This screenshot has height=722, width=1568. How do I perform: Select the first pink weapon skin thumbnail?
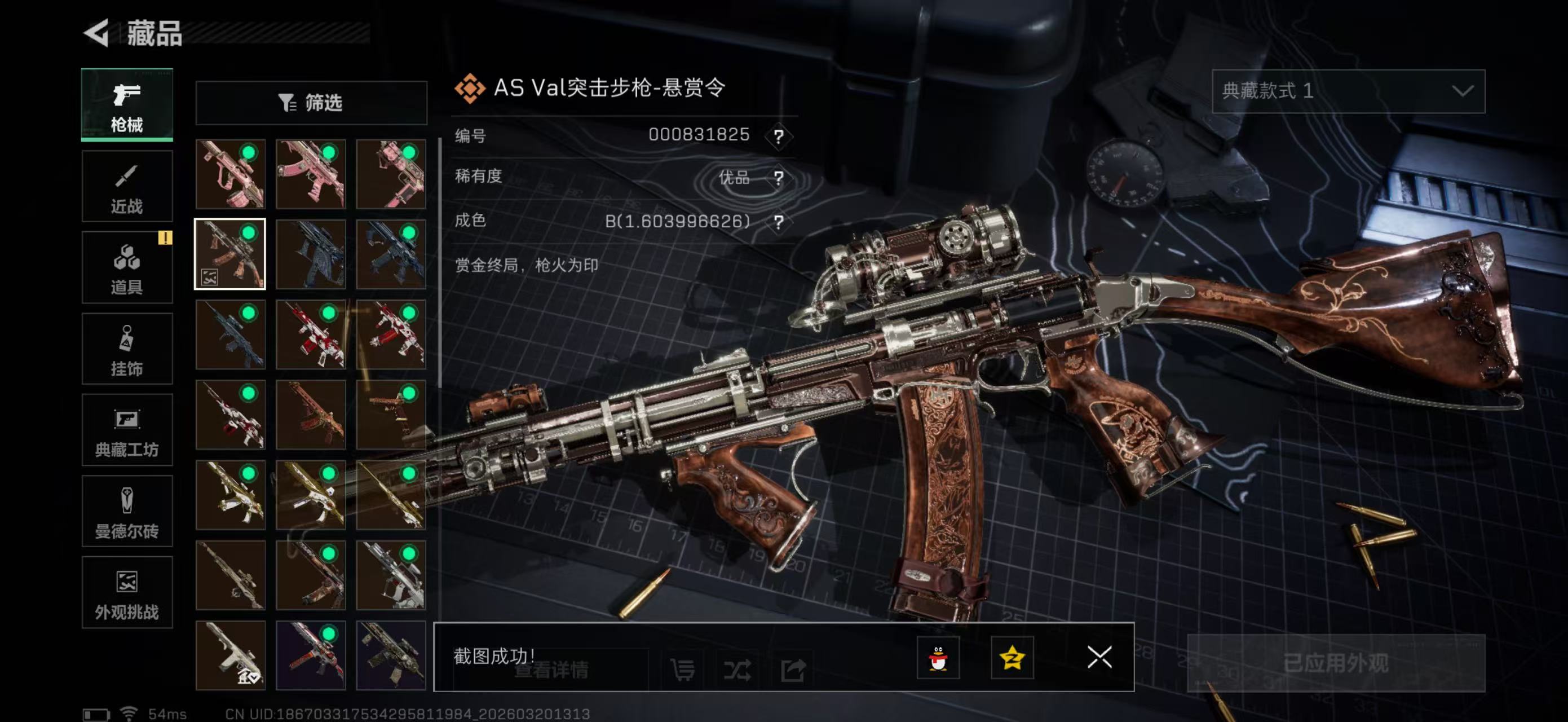click(x=230, y=174)
